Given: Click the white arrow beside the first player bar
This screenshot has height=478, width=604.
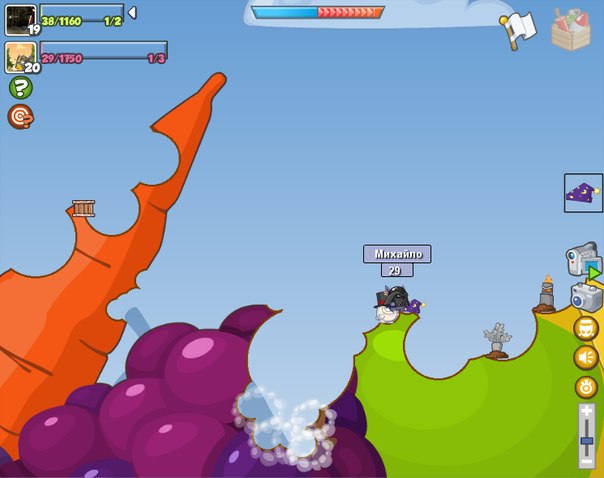Looking at the screenshot, I should click(x=133, y=13).
